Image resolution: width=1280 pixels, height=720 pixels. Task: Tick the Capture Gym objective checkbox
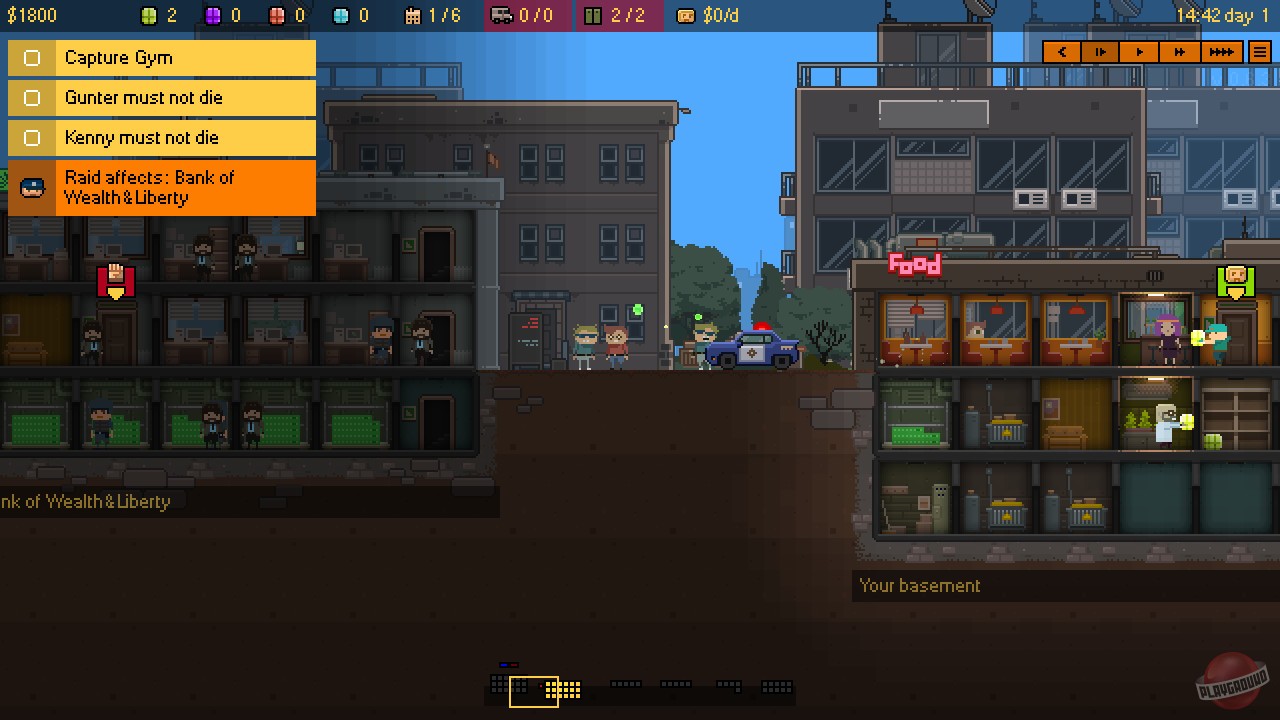click(x=30, y=58)
